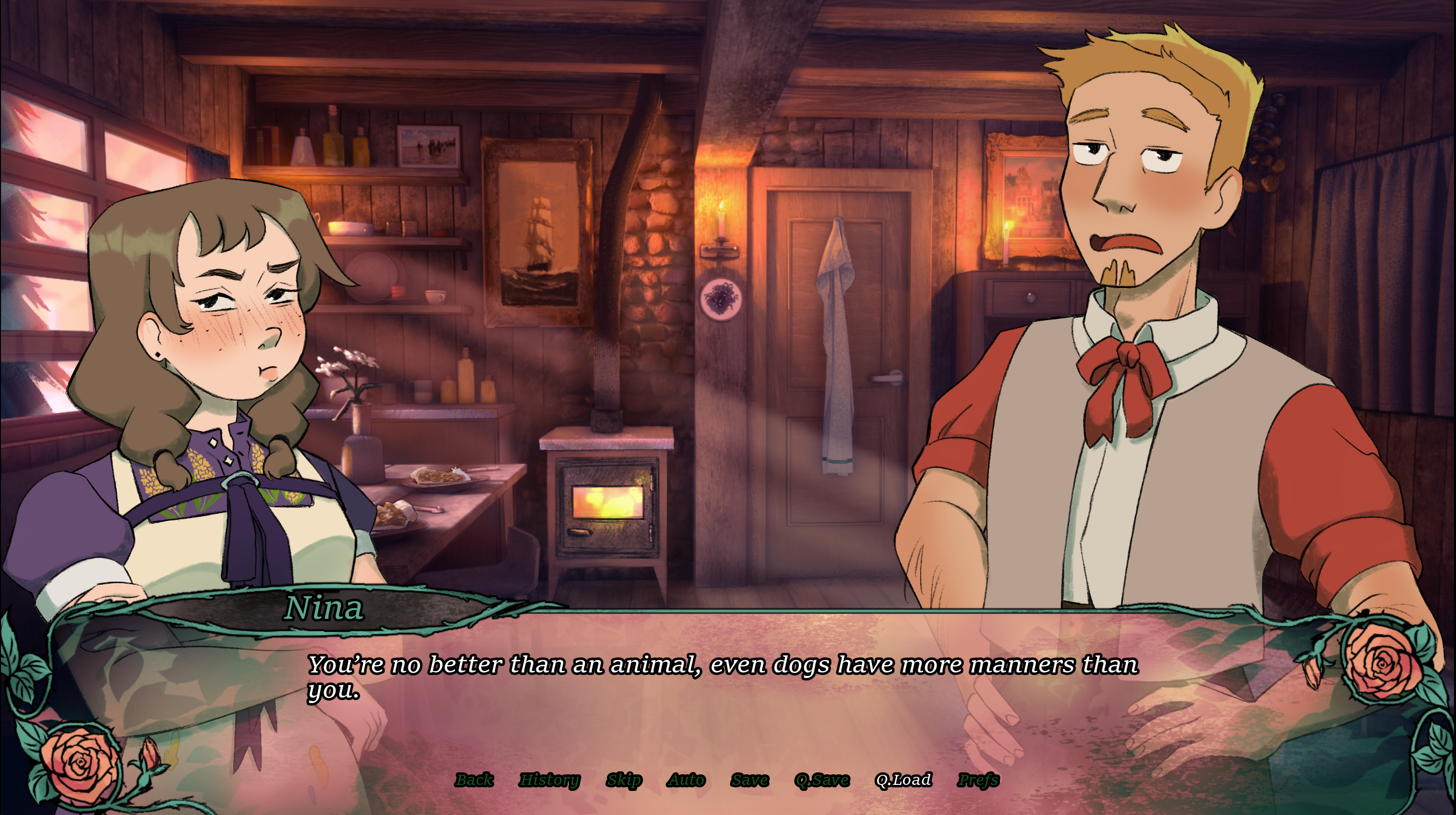The image size is (1456, 815).
Task: Click Q.Save to quick save
Action: [822, 780]
